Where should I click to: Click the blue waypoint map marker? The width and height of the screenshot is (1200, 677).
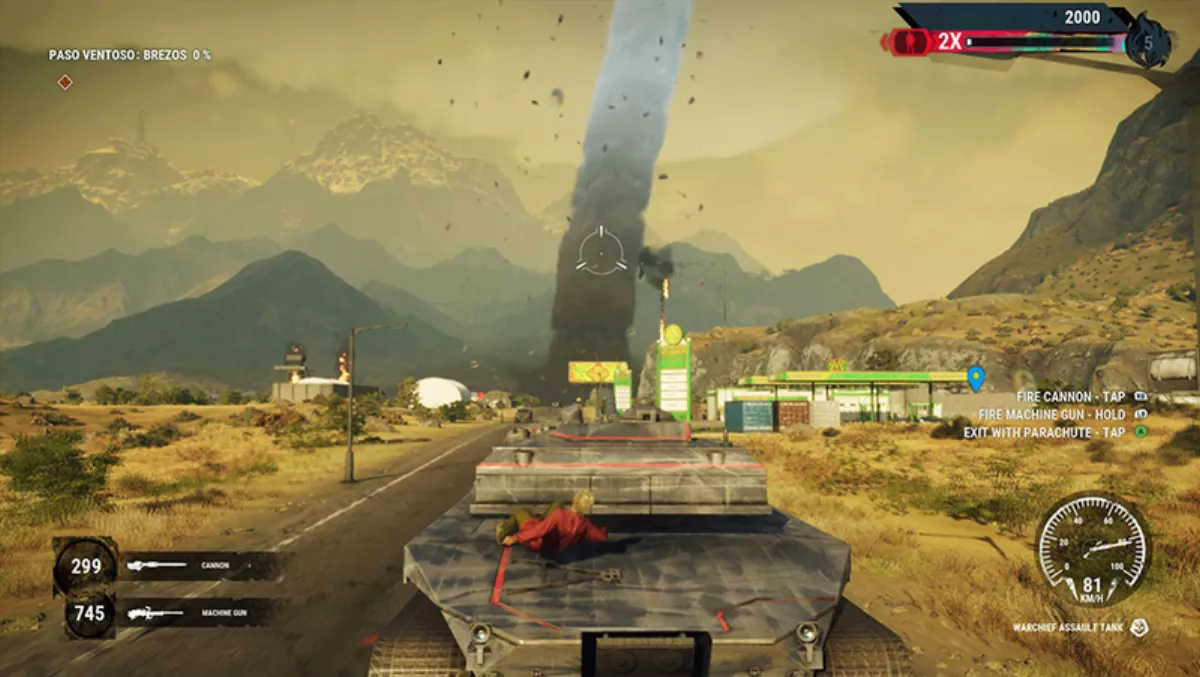976,378
